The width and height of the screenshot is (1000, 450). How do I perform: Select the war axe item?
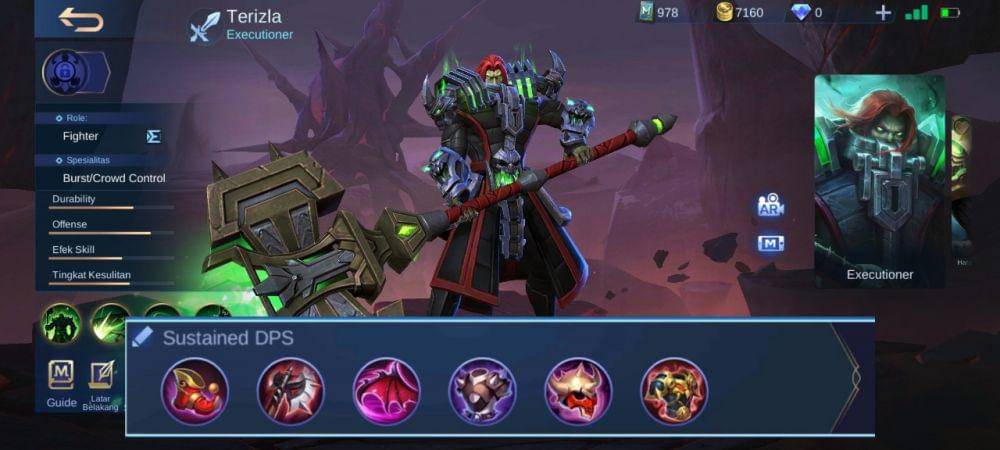291,391
